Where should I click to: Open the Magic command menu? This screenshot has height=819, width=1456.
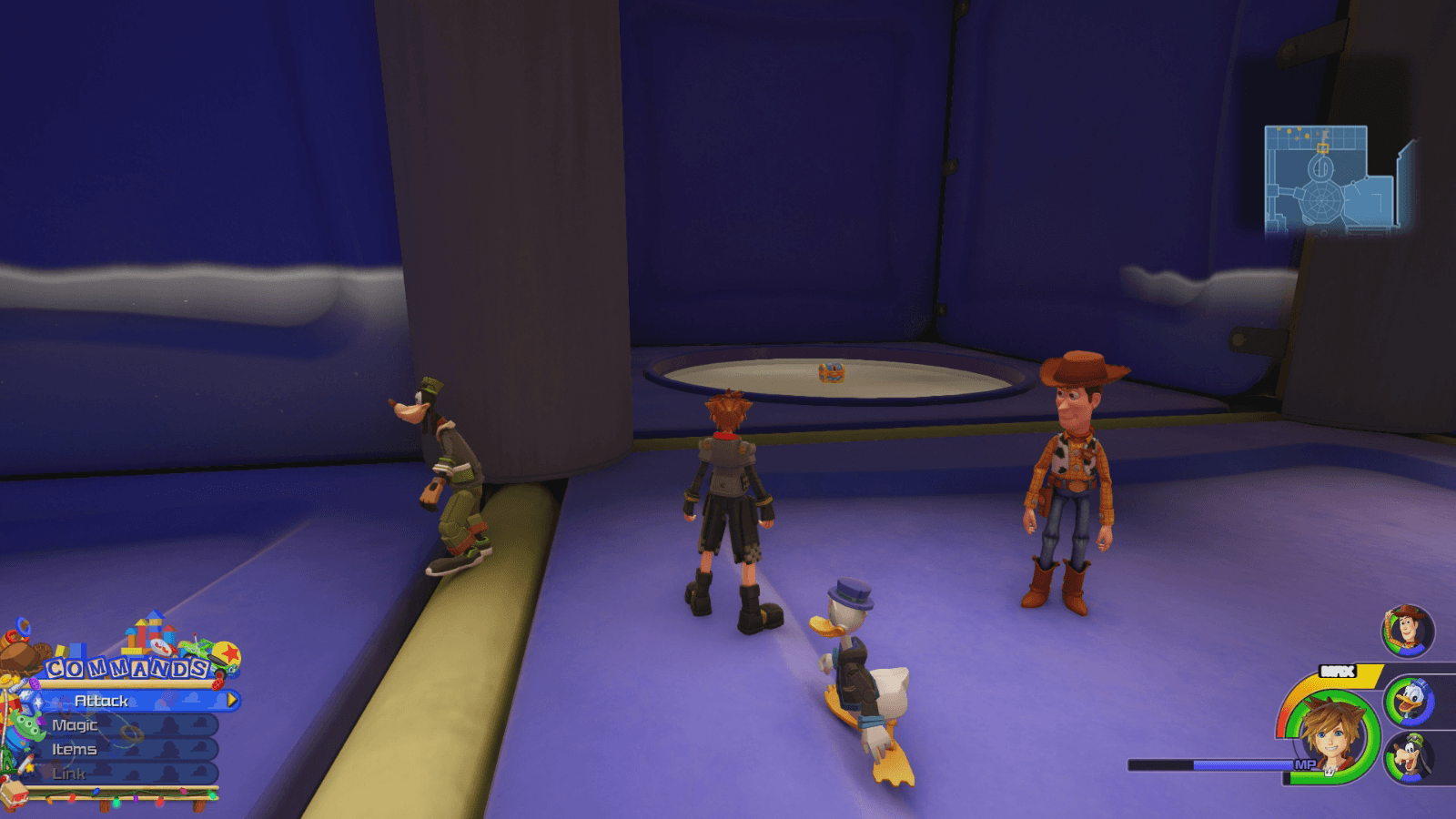[75, 725]
